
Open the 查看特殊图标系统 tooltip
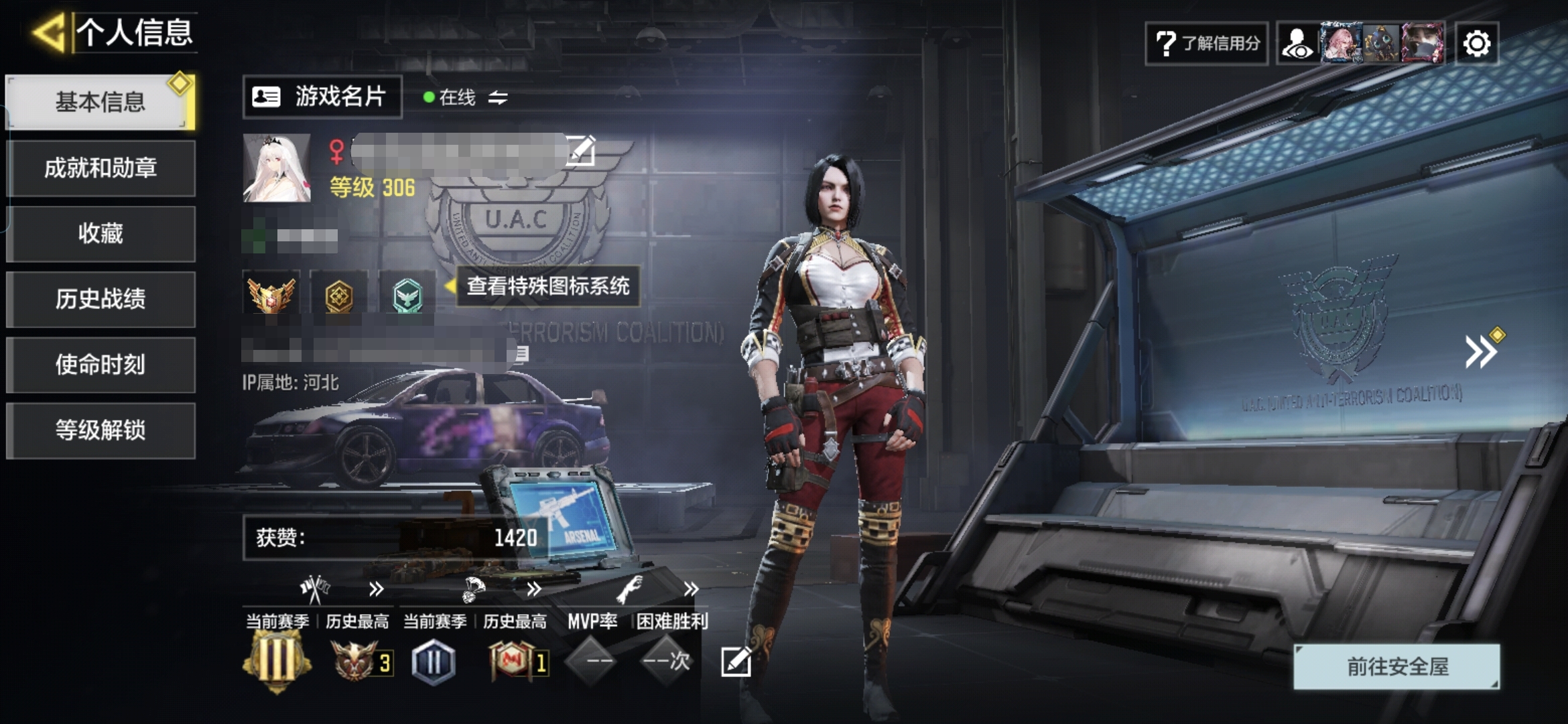tap(547, 286)
